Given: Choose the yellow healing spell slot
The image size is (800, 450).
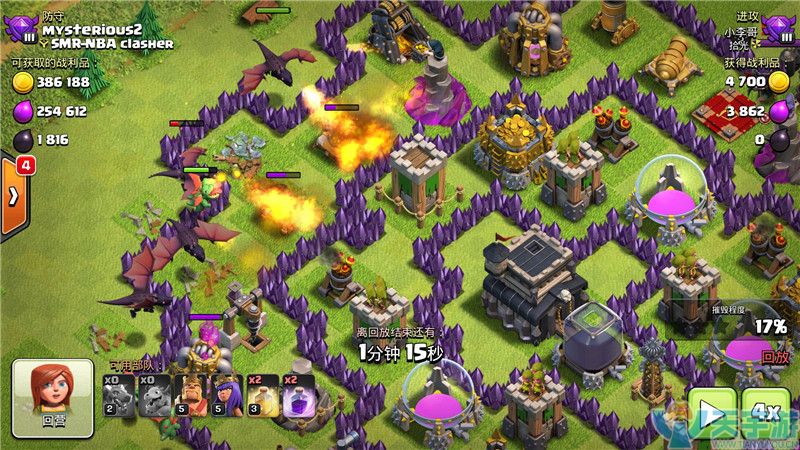Looking at the screenshot, I should (x=263, y=394).
